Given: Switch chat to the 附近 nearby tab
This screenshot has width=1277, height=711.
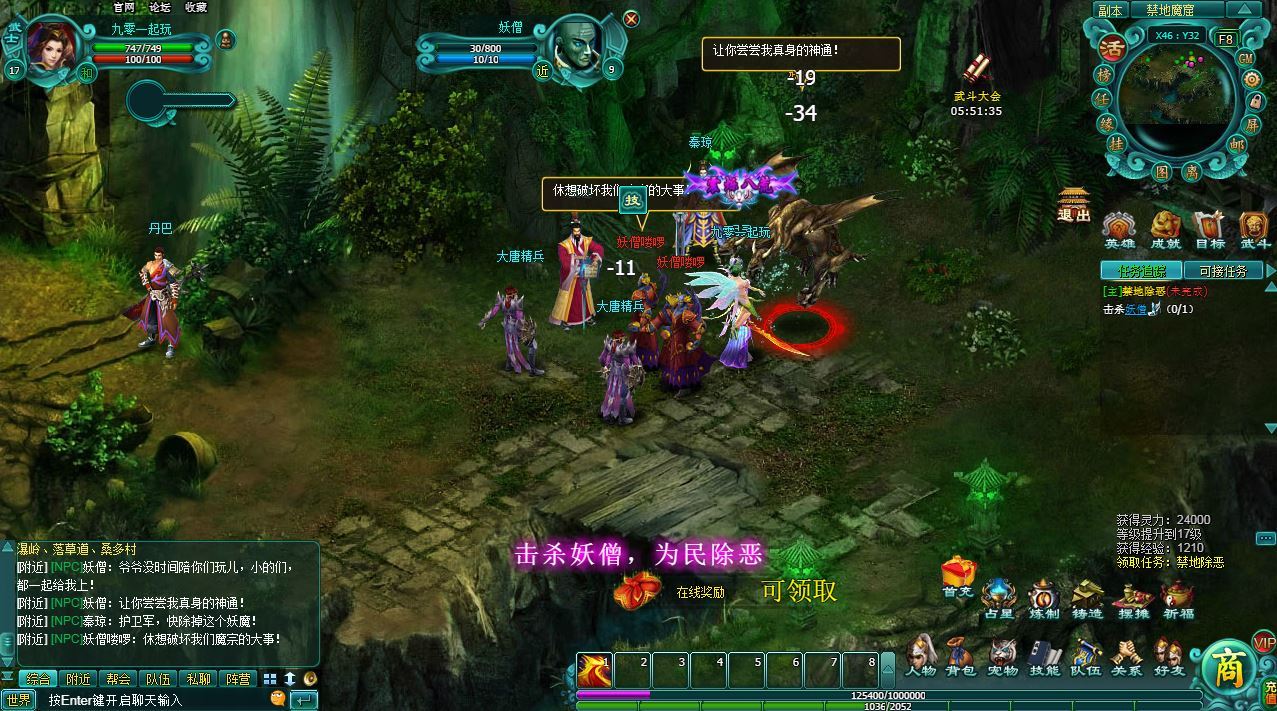Looking at the screenshot, I should point(76,679).
